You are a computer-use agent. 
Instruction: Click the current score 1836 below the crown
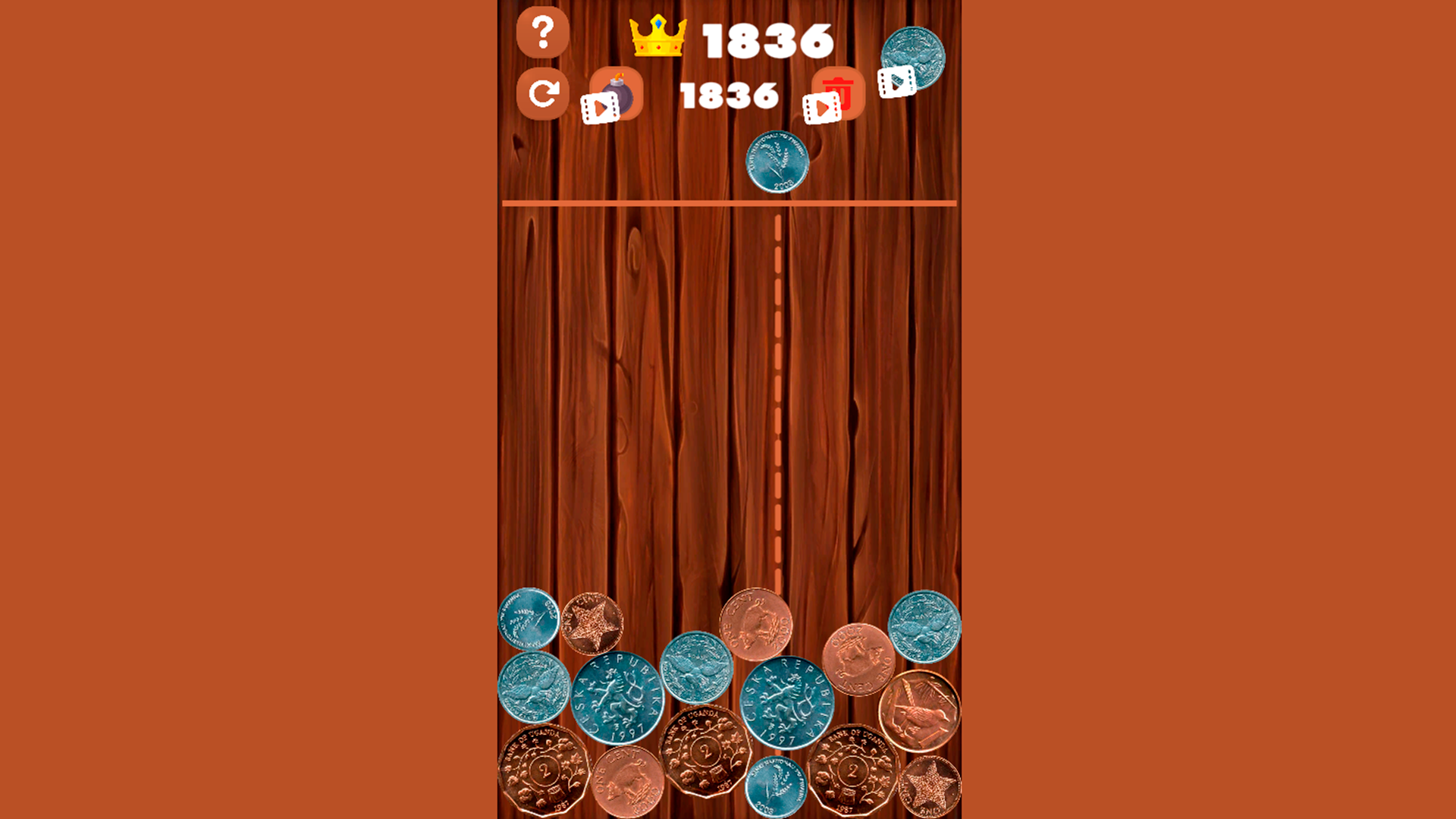coord(730,94)
